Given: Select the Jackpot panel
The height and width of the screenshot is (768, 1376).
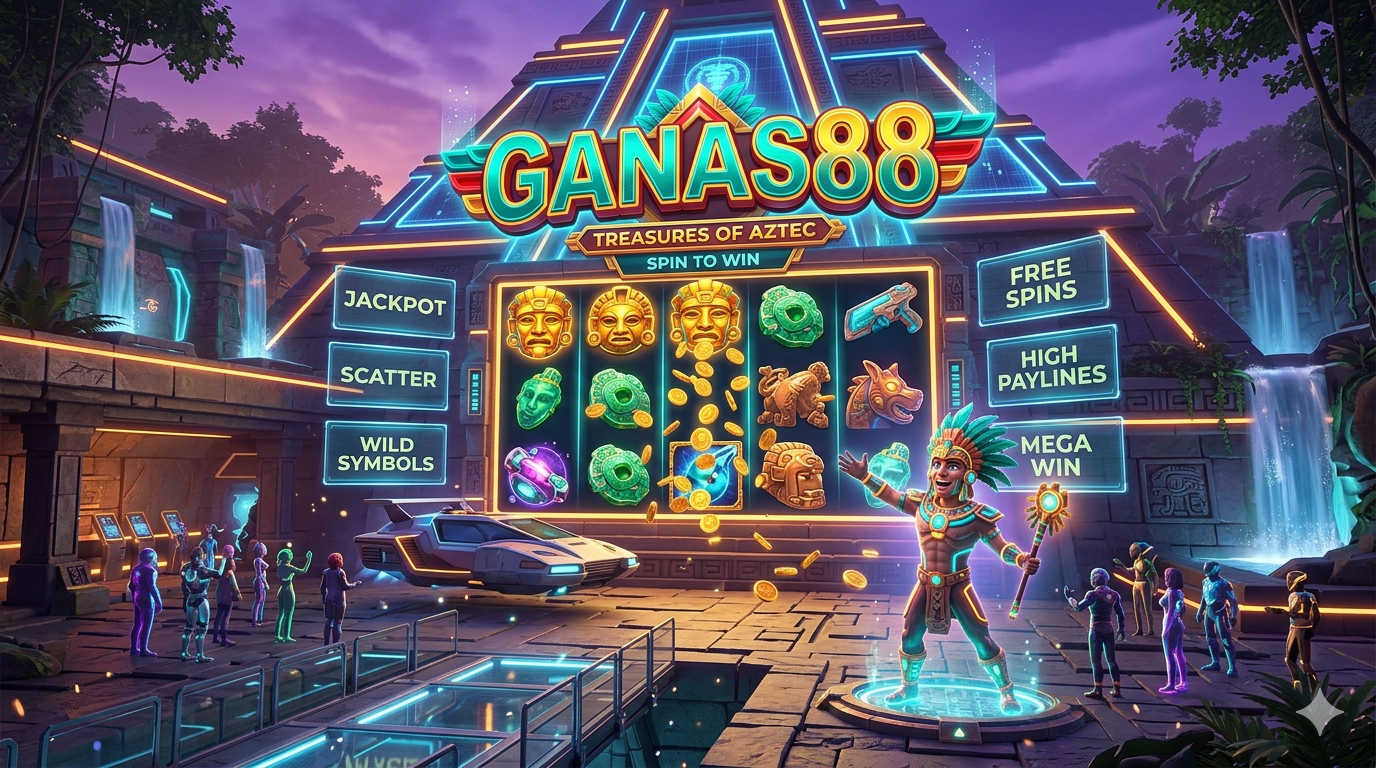Looking at the screenshot, I should (394, 304).
